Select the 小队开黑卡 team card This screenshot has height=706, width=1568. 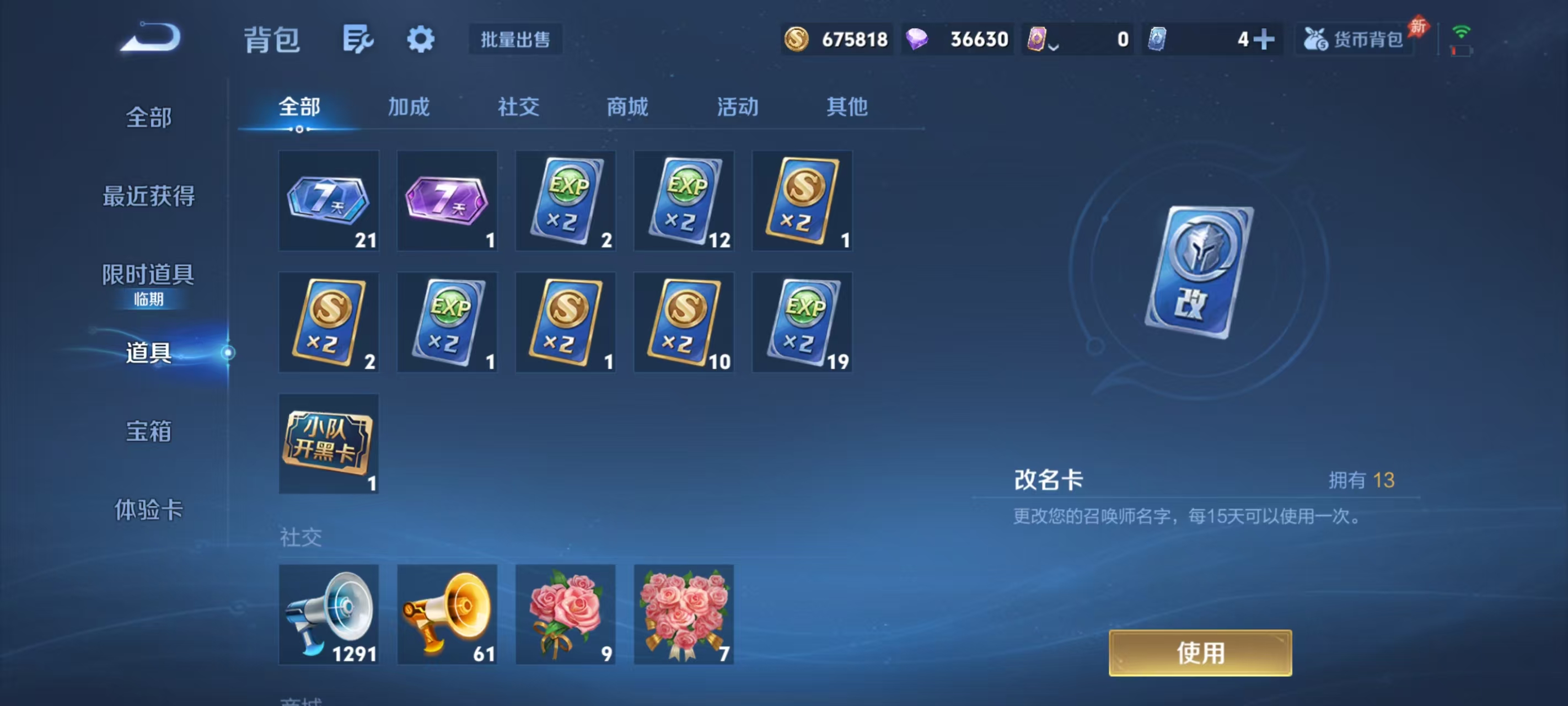coord(328,443)
